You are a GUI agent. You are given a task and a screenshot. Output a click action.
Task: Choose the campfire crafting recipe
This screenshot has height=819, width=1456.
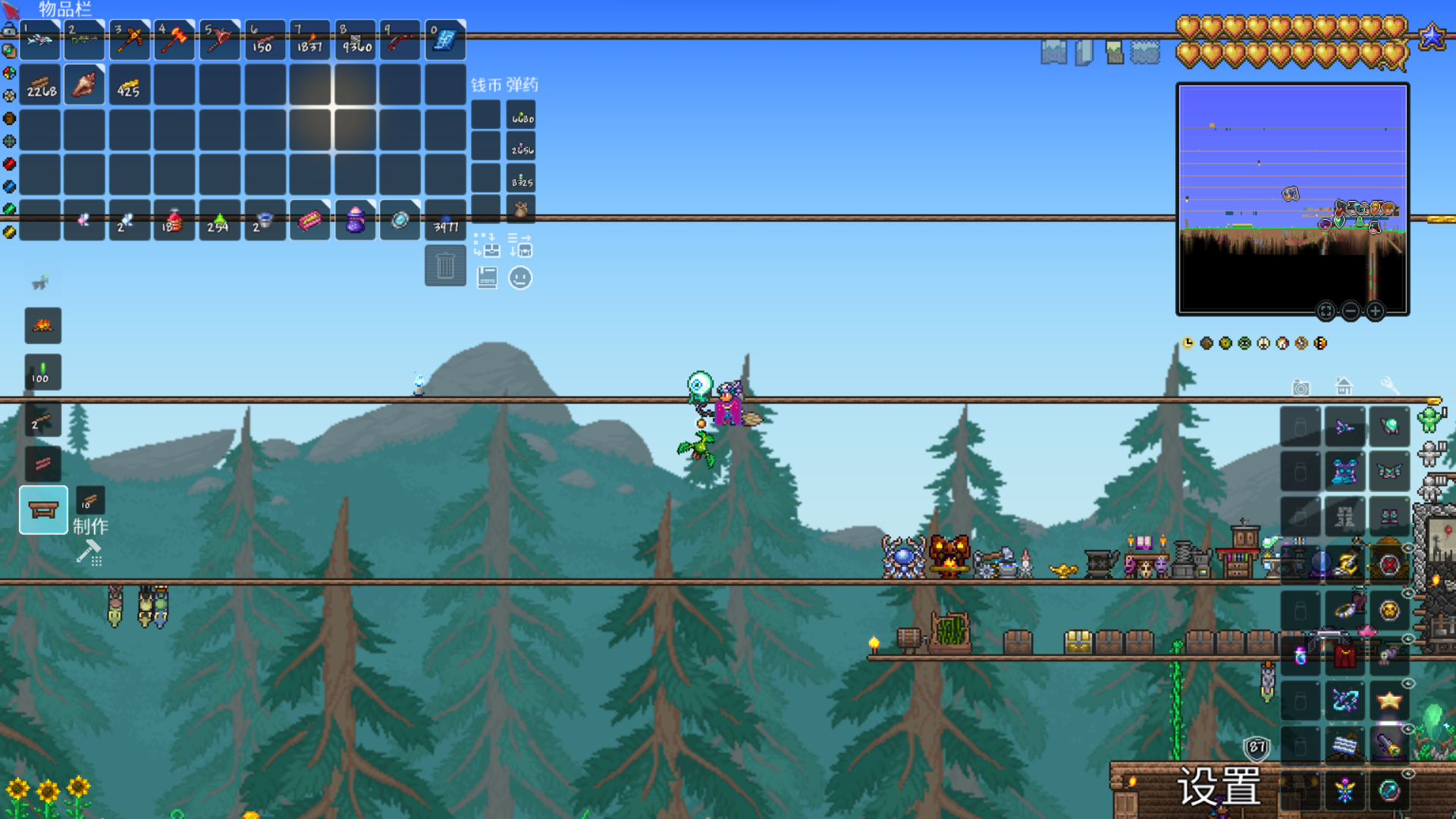coord(43,326)
